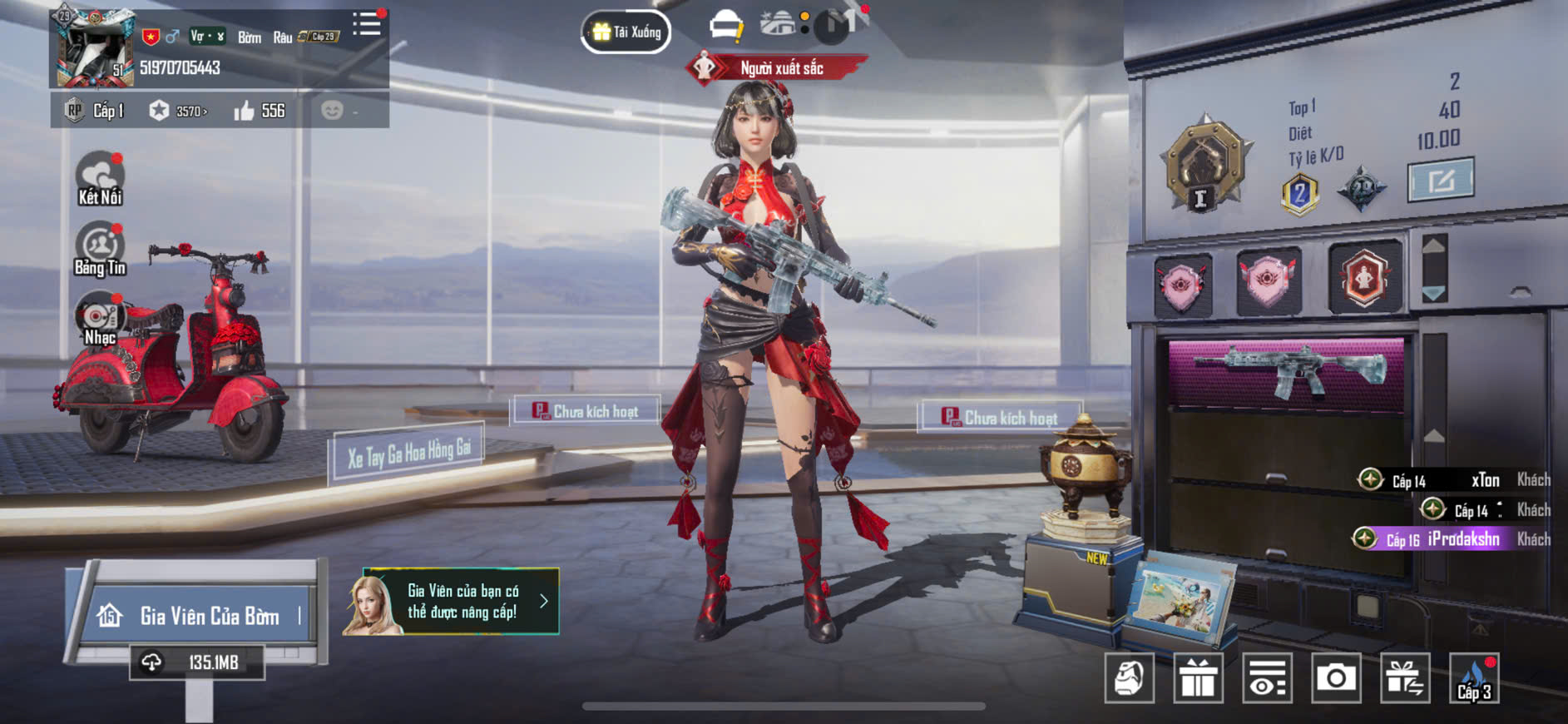Open the Nhạc music player
The image size is (1568, 724).
[100, 319]
